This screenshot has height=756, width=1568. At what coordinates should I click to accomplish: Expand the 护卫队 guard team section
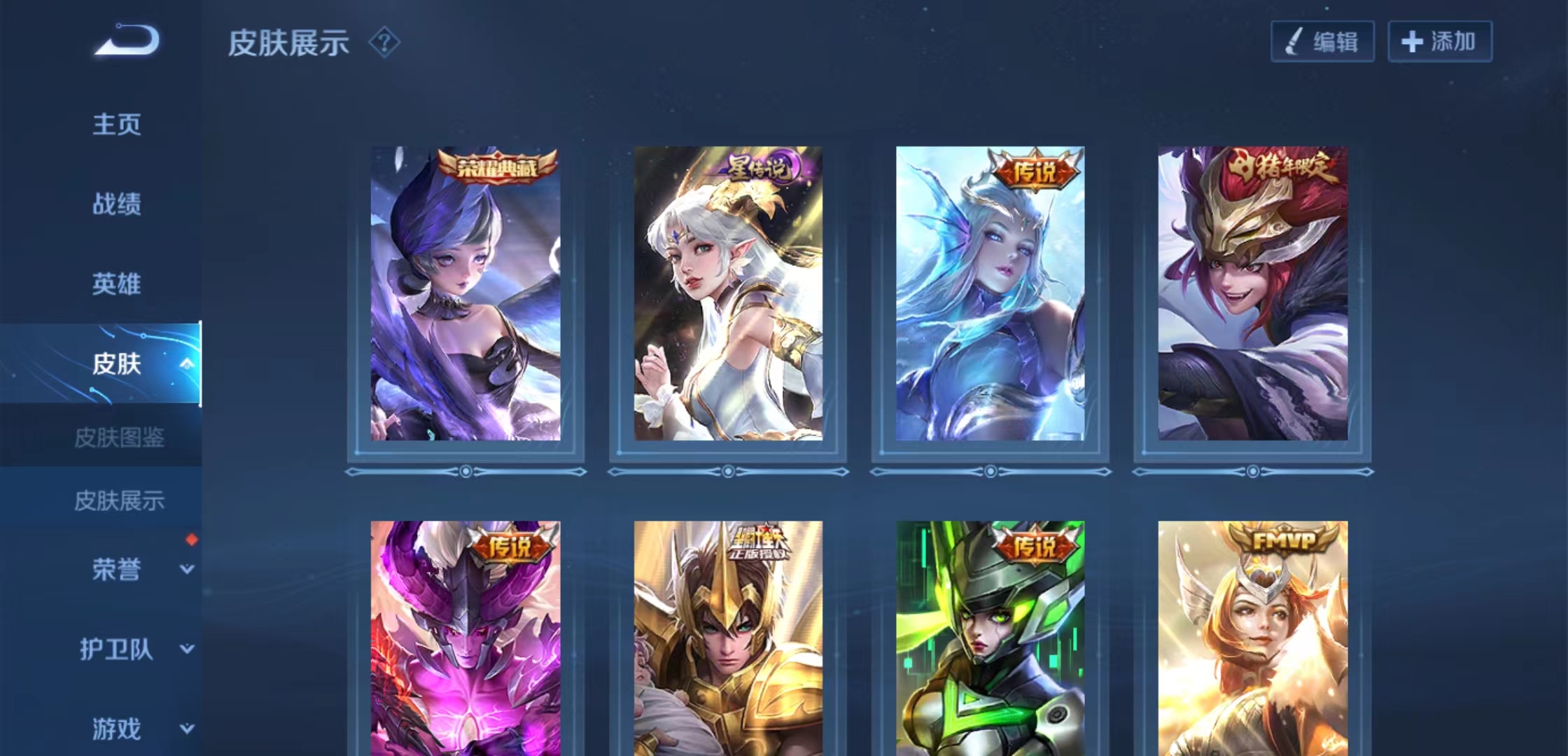click(x=117, y=649)
